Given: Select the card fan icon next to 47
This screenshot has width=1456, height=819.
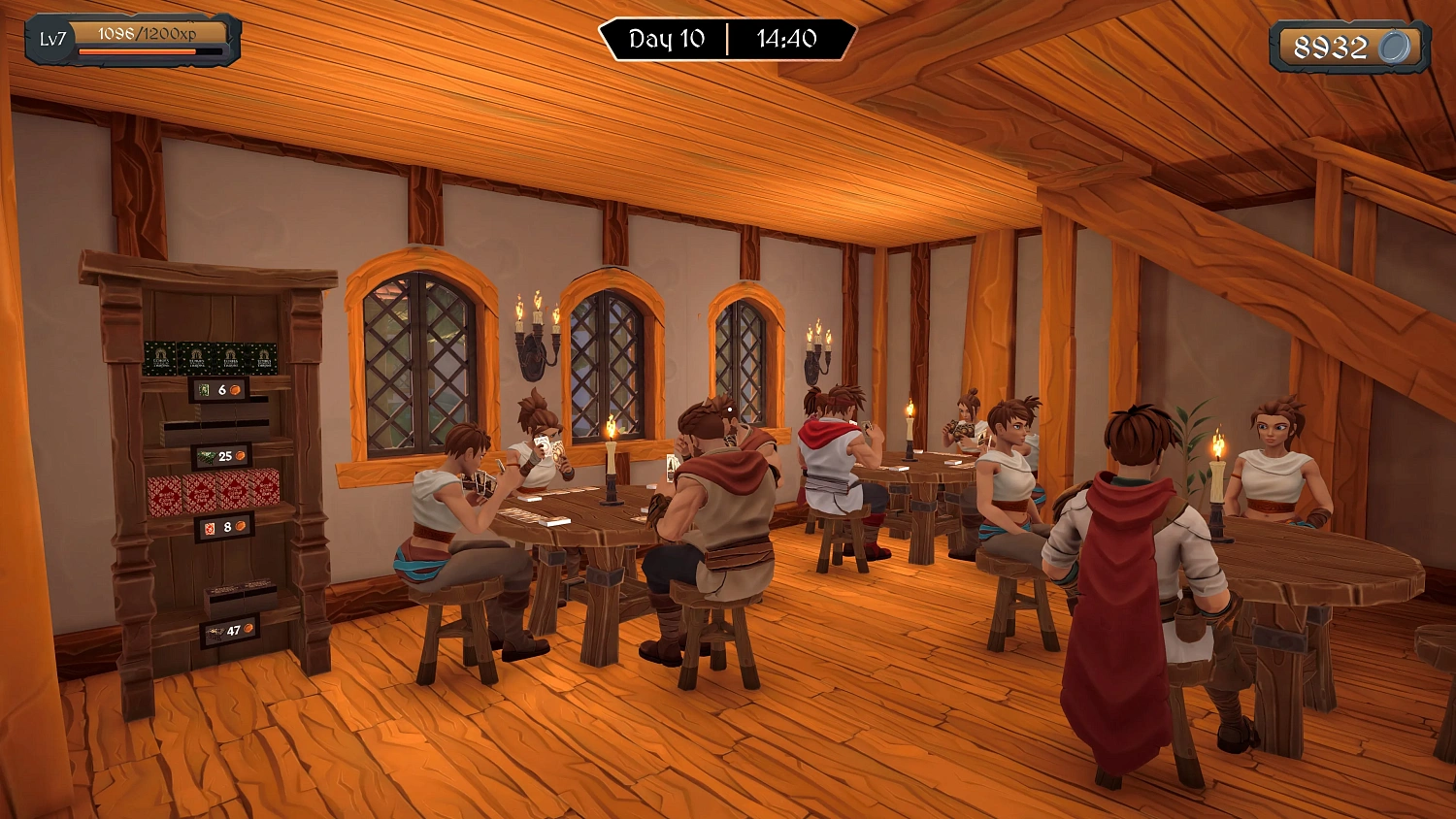Looking at the screenshot, I should click(215, 632).
